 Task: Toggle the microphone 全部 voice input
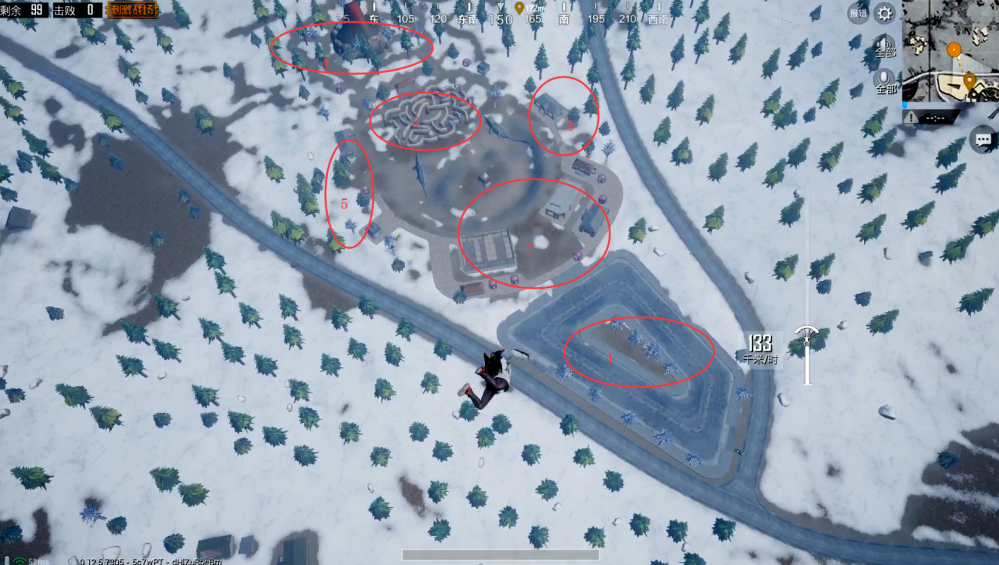click(884, 82)
